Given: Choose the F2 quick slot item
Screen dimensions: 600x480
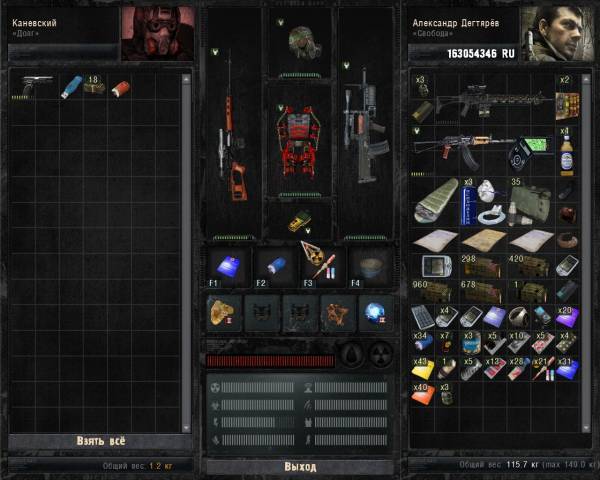Looking at the screenshot, I should 274,266.
